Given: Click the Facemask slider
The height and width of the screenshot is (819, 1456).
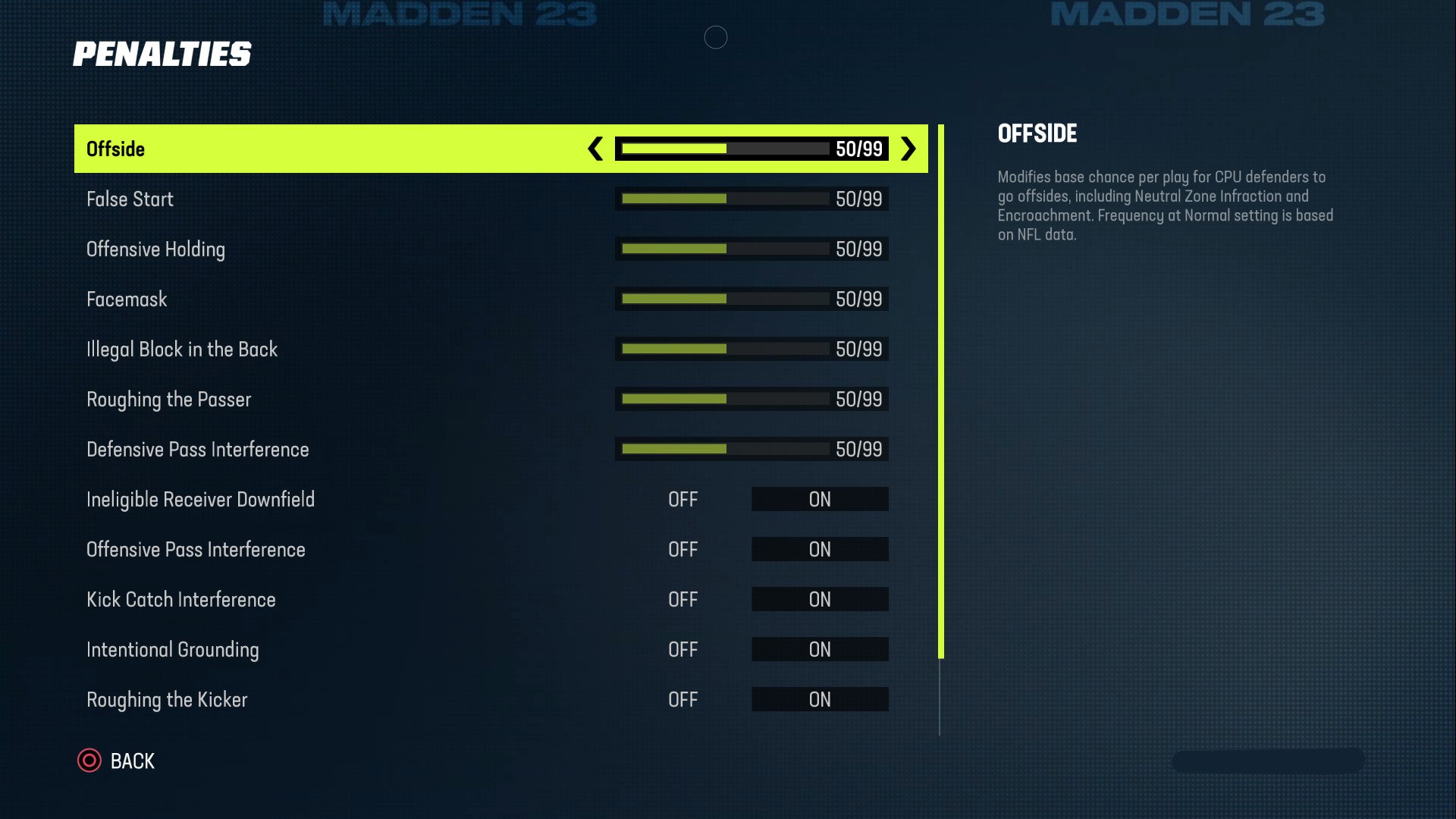Looking at the screenshot, I should tap(726, 298).
